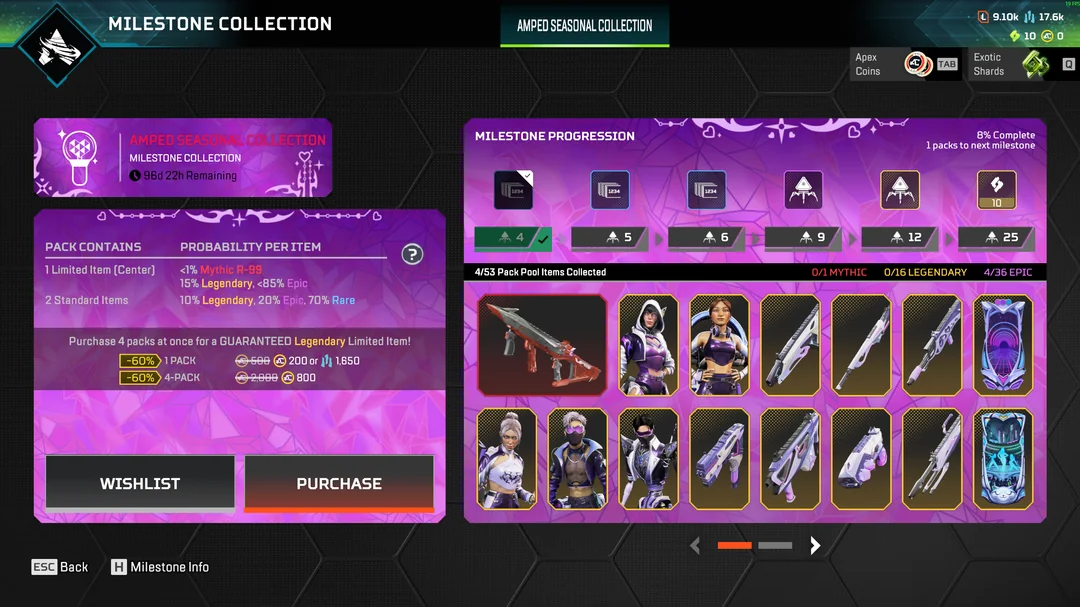
Task: Show Milestone Info
Action: [x=160, y=567]
